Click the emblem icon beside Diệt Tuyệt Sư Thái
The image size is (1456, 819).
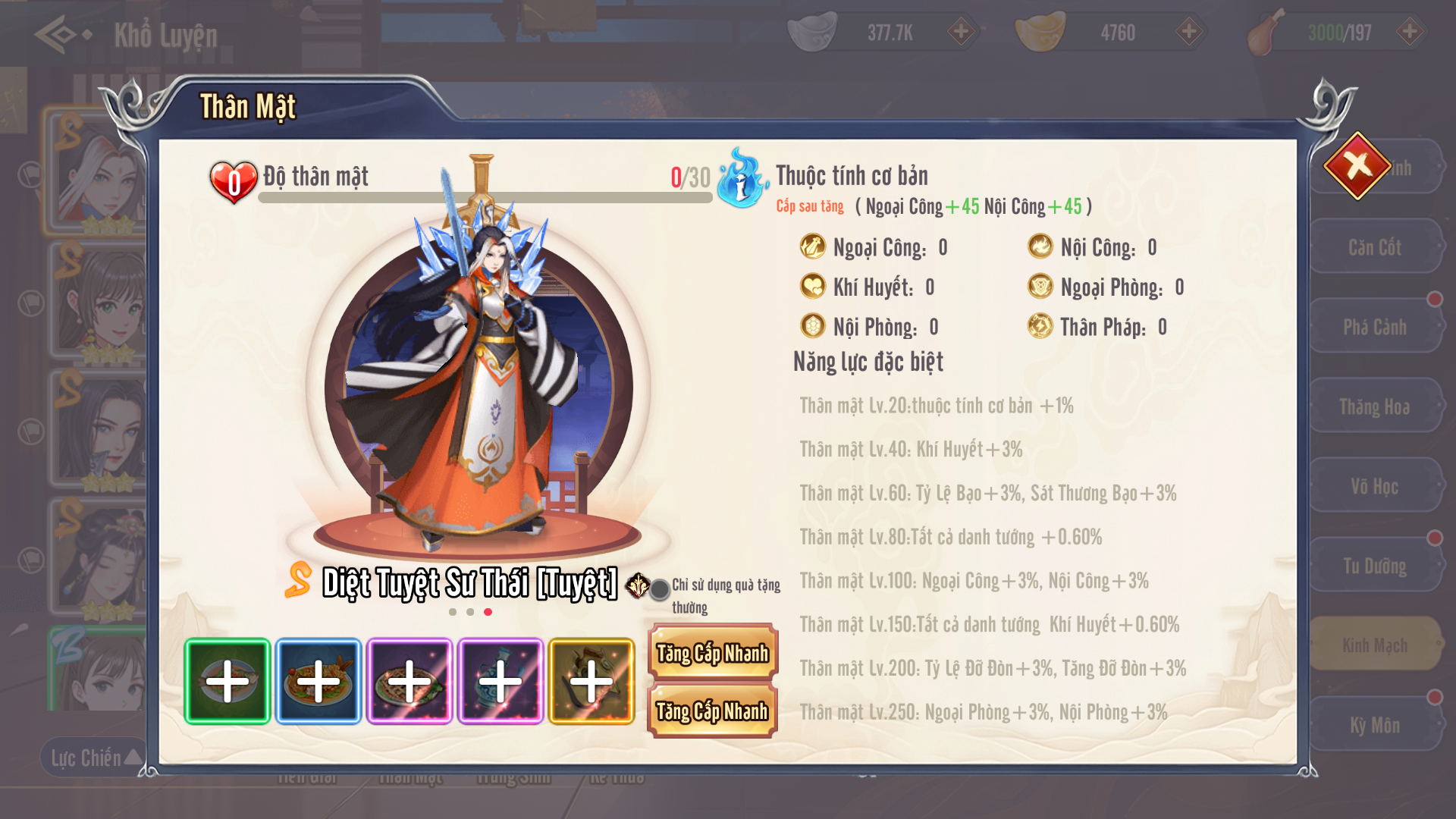pos(637,585)
